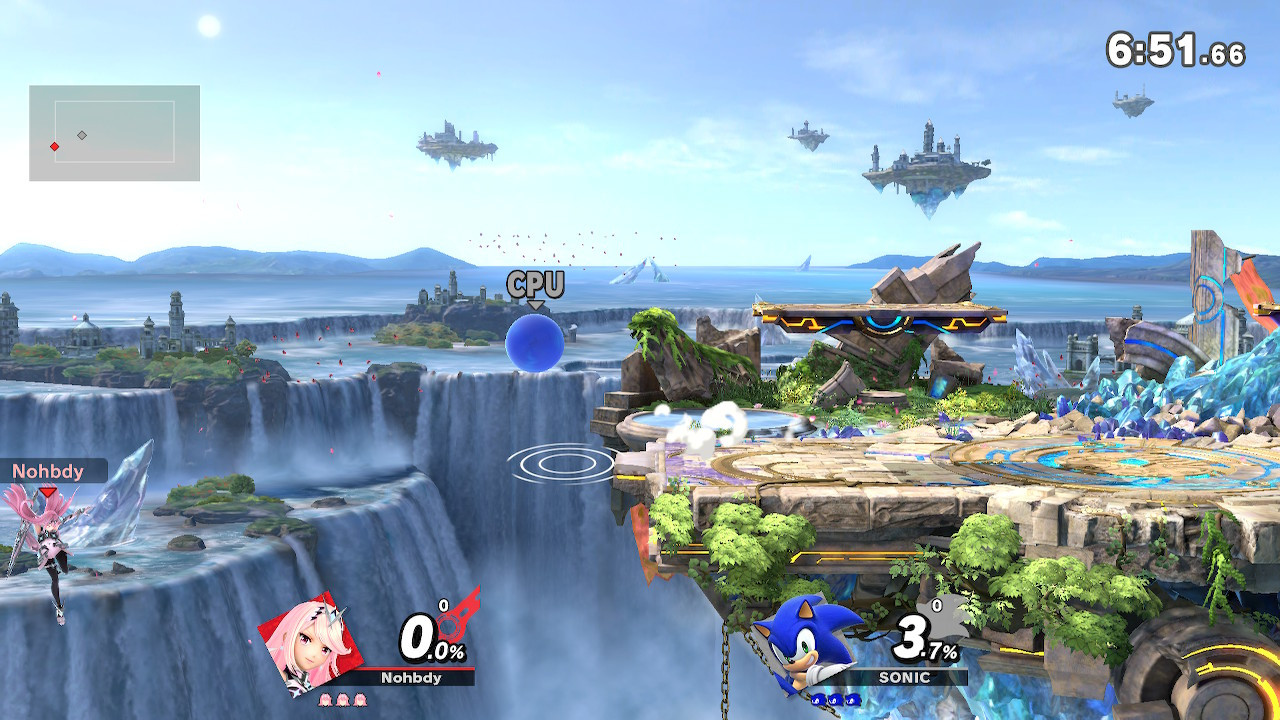The image size is (1280, 720).
Task: Select the second blue Sonic stock icon
Action: pos(834,700)
